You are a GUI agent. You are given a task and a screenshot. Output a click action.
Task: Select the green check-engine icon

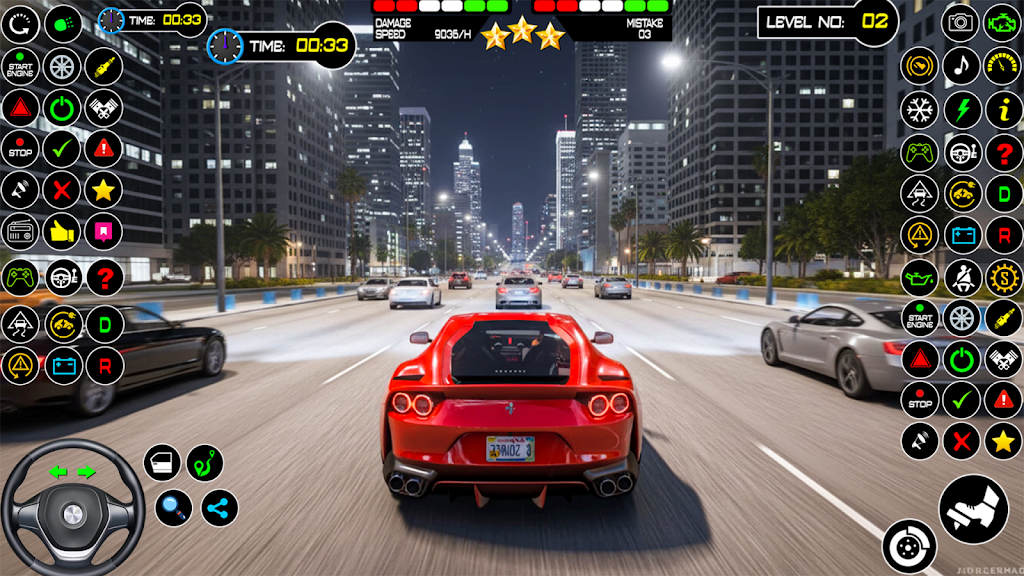tap(1003, 22)
